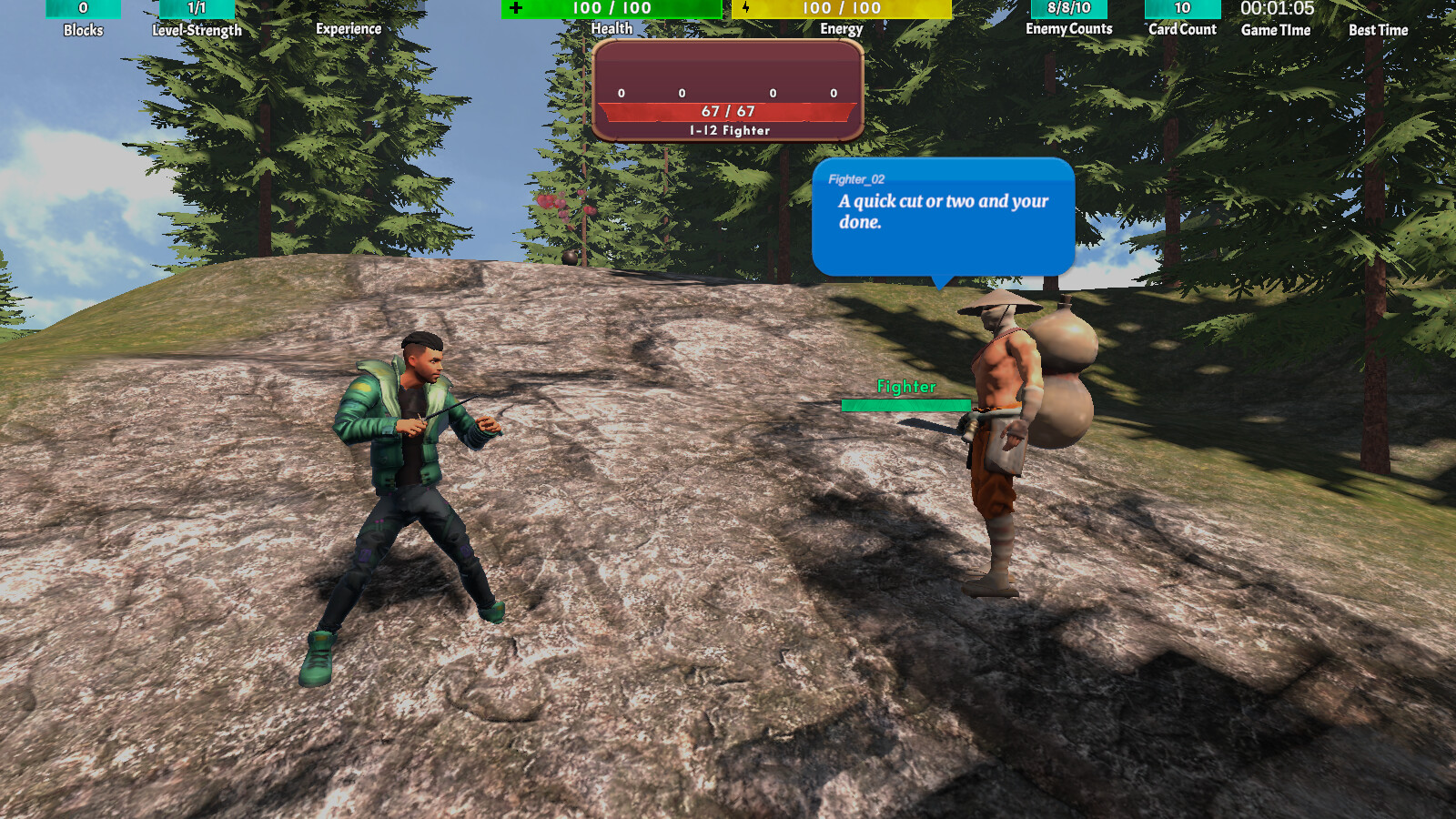
Task: Click the first 0 counter in the enemy panel
Action: click(621, 92)
